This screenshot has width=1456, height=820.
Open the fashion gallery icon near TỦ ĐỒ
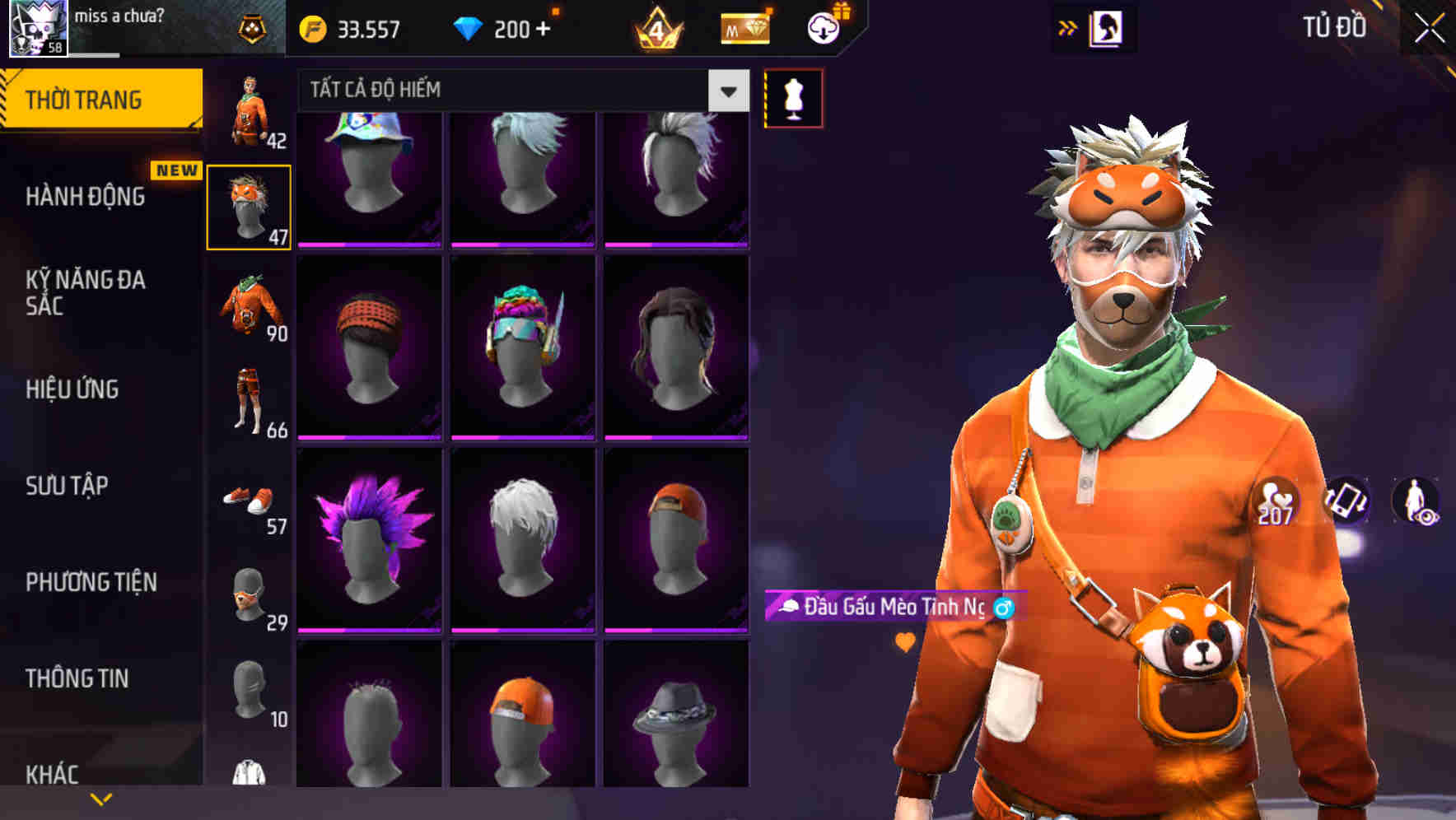pos(1107,27)
